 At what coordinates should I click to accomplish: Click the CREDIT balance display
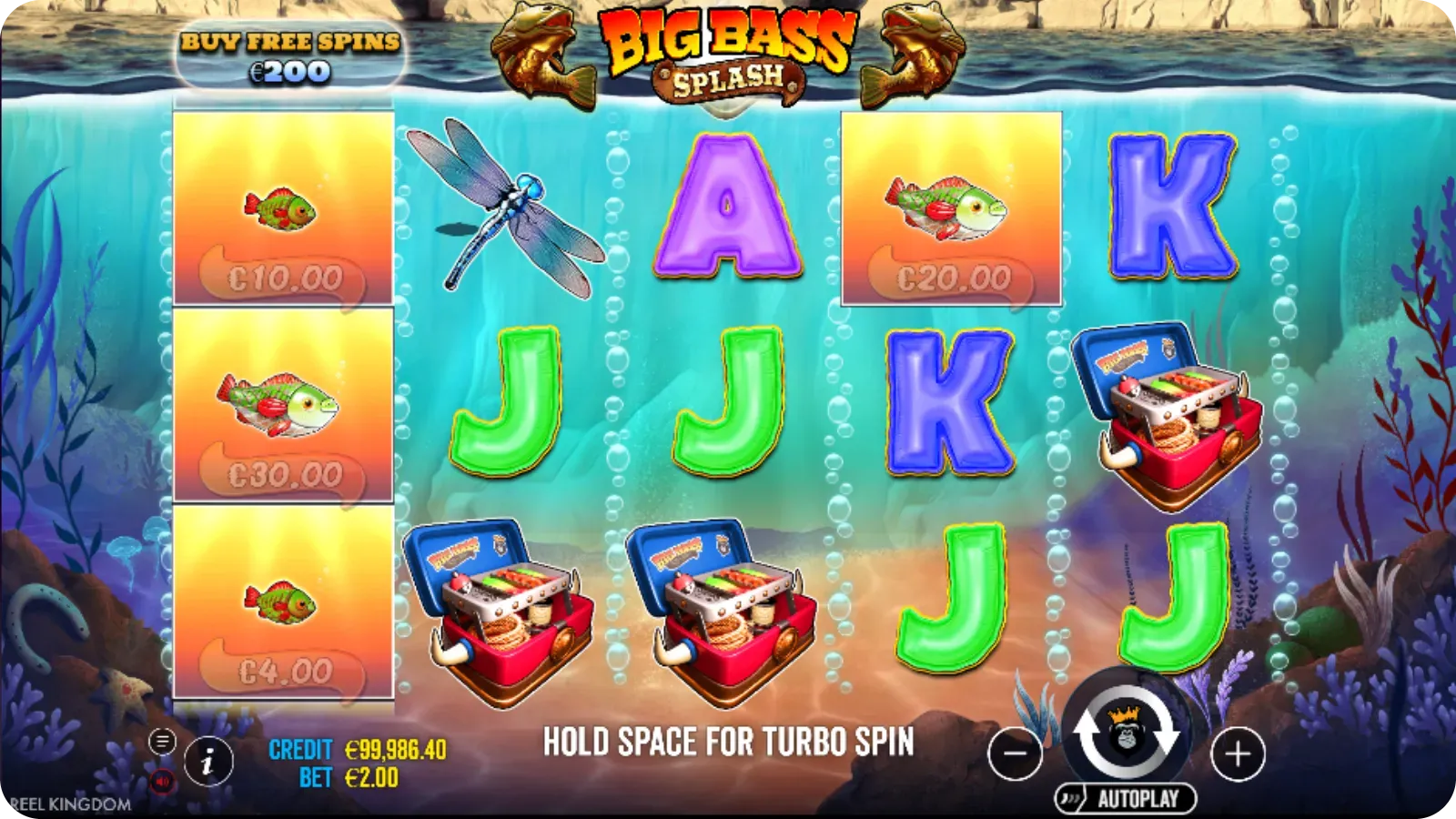382,749
